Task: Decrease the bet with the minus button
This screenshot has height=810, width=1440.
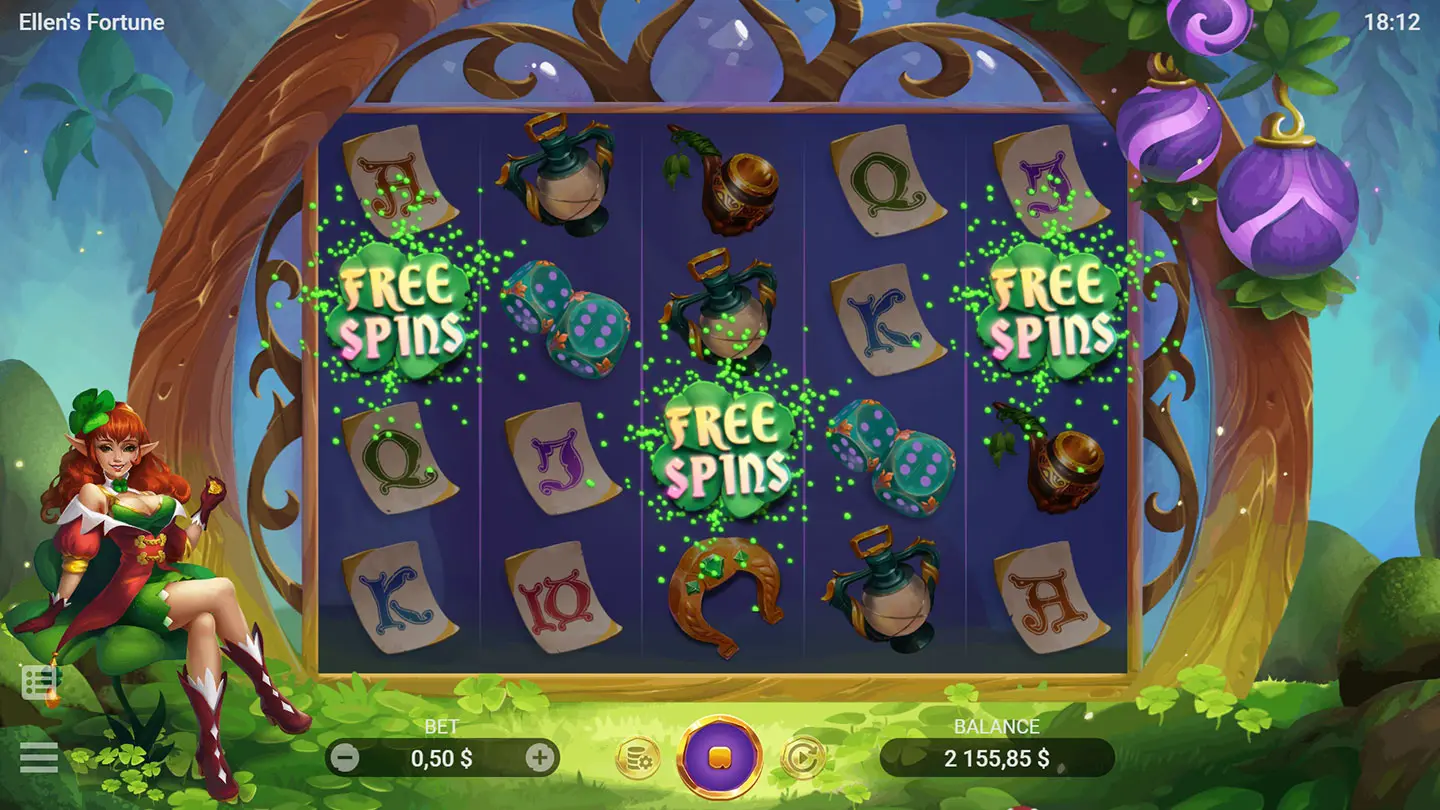Action: click(344, 758)
